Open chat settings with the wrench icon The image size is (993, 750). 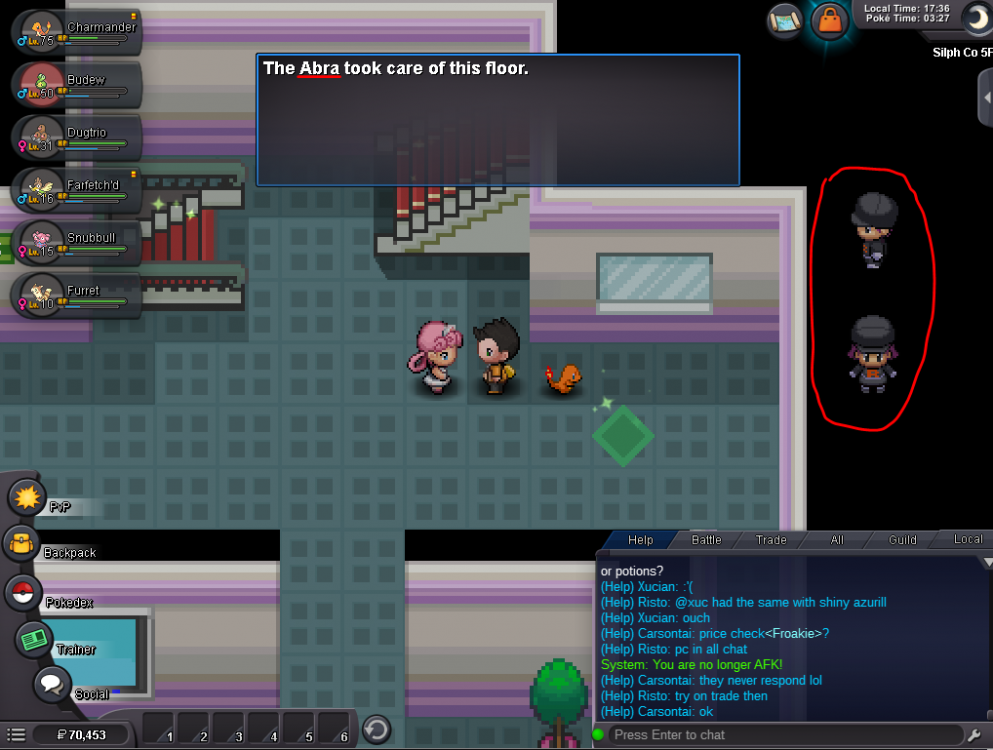click(x=975, y=735)
